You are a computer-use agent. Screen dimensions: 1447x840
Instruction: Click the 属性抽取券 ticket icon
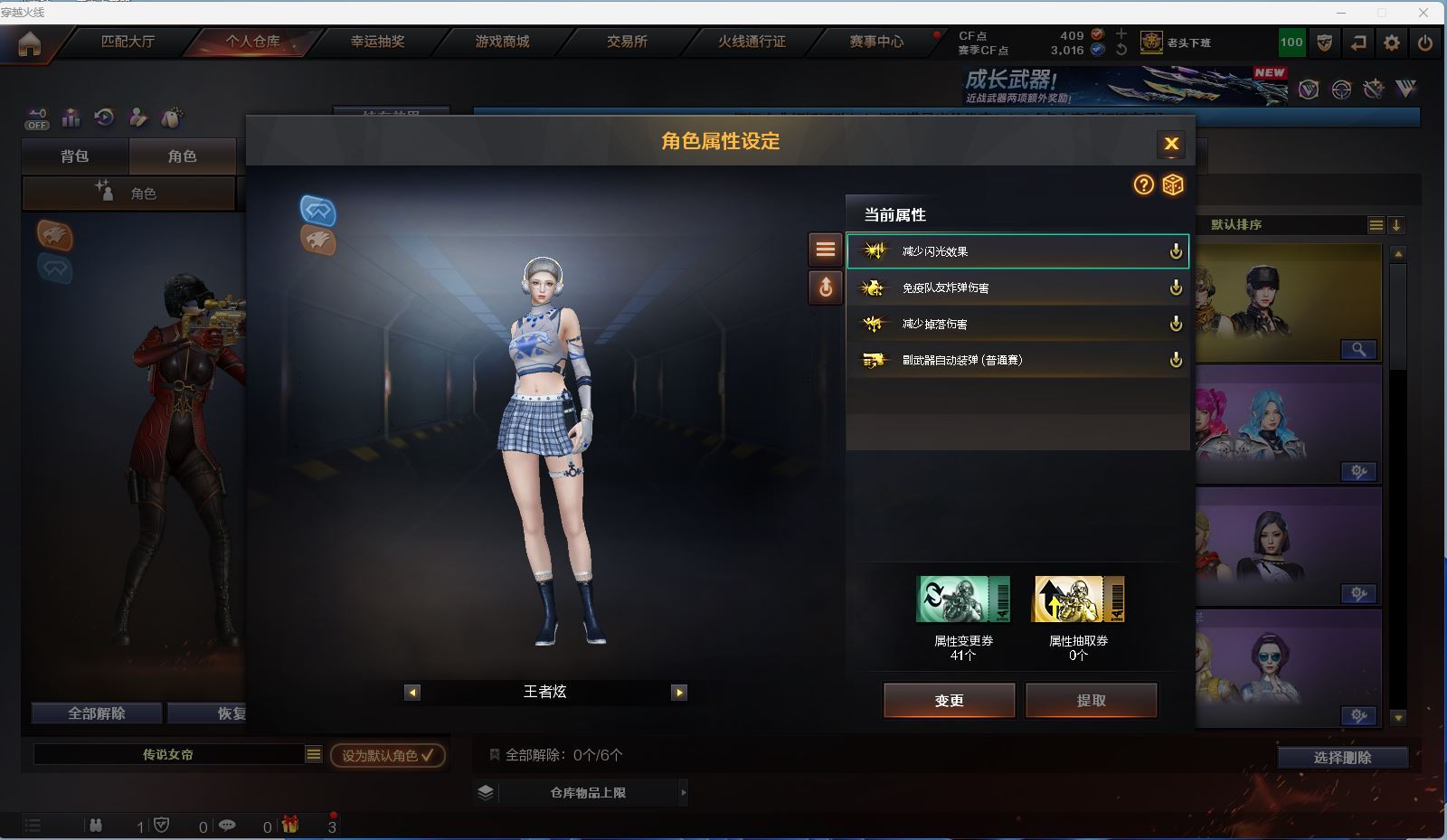(1078, 599)
